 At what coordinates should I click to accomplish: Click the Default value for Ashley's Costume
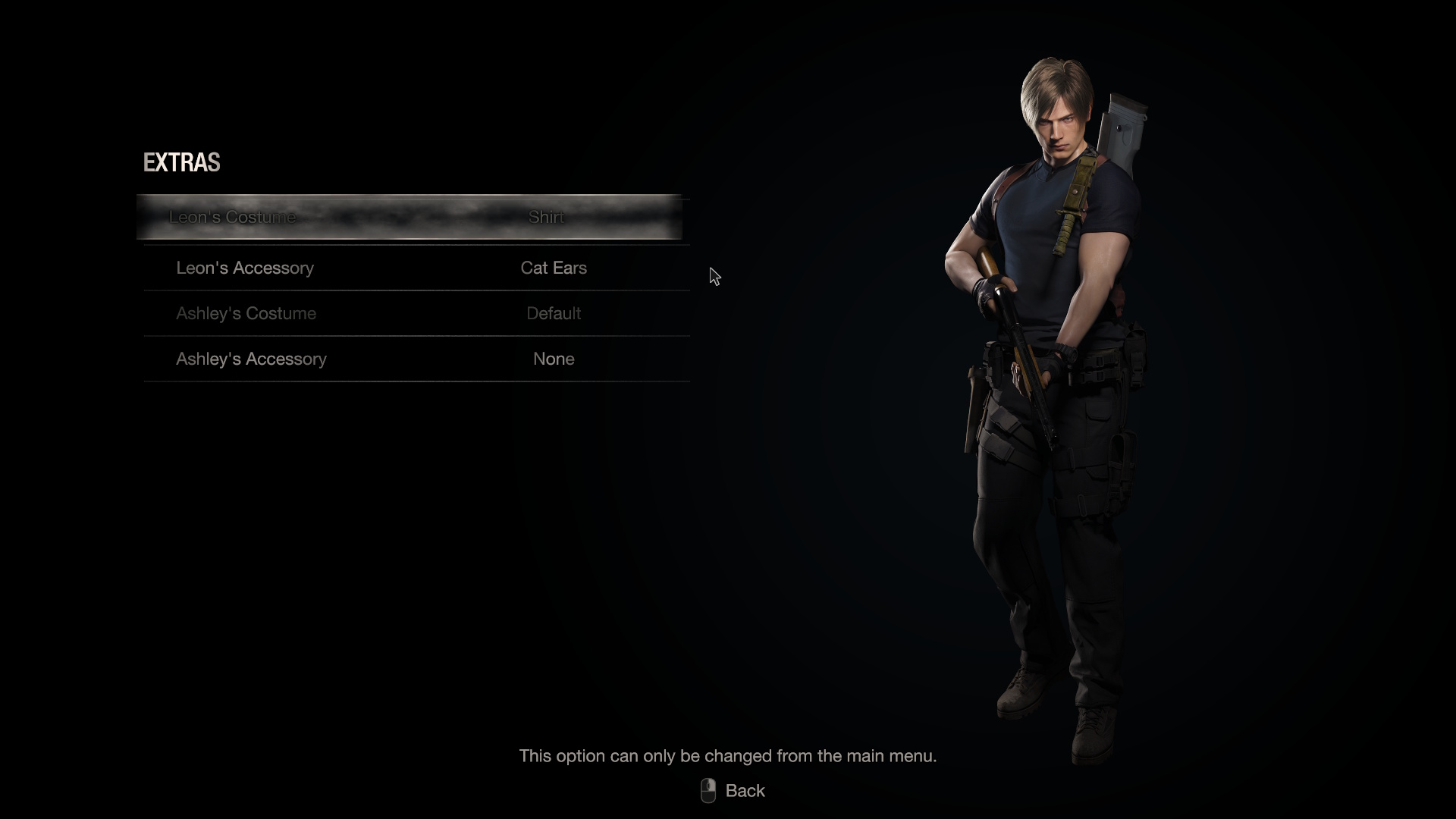554,313
